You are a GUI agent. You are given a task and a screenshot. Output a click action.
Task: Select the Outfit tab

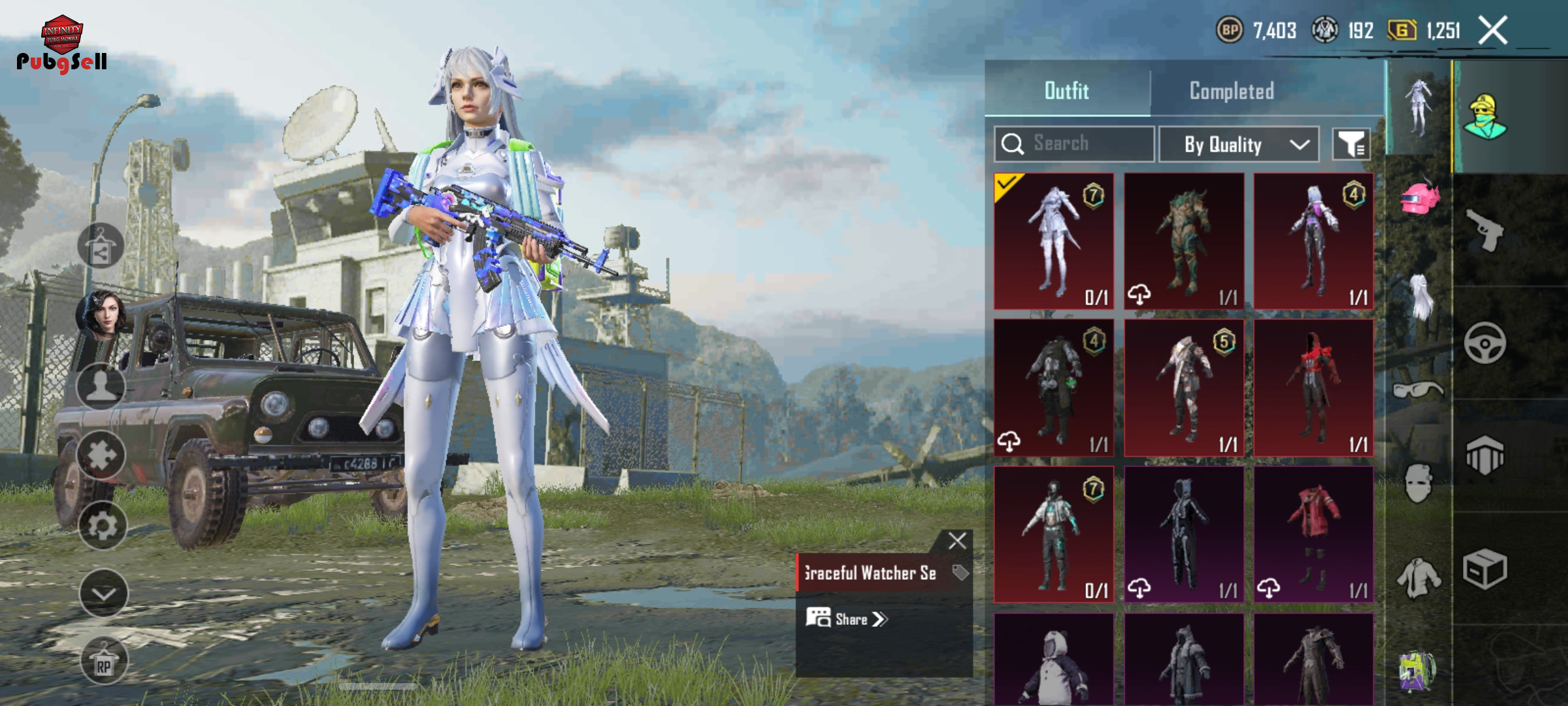click(x=1067, y=91)
